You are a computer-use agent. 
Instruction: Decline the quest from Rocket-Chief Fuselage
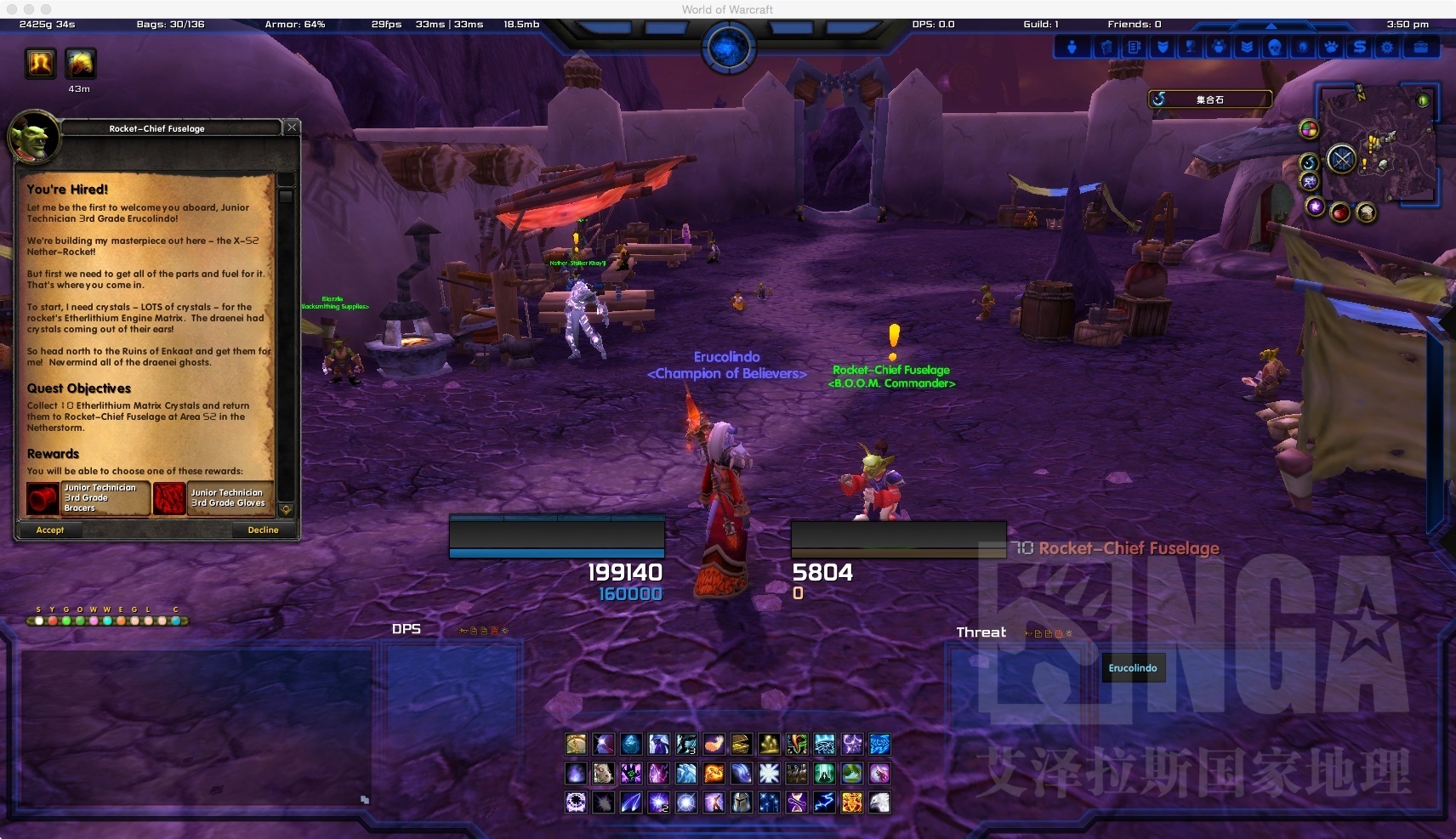coord(263,530)
